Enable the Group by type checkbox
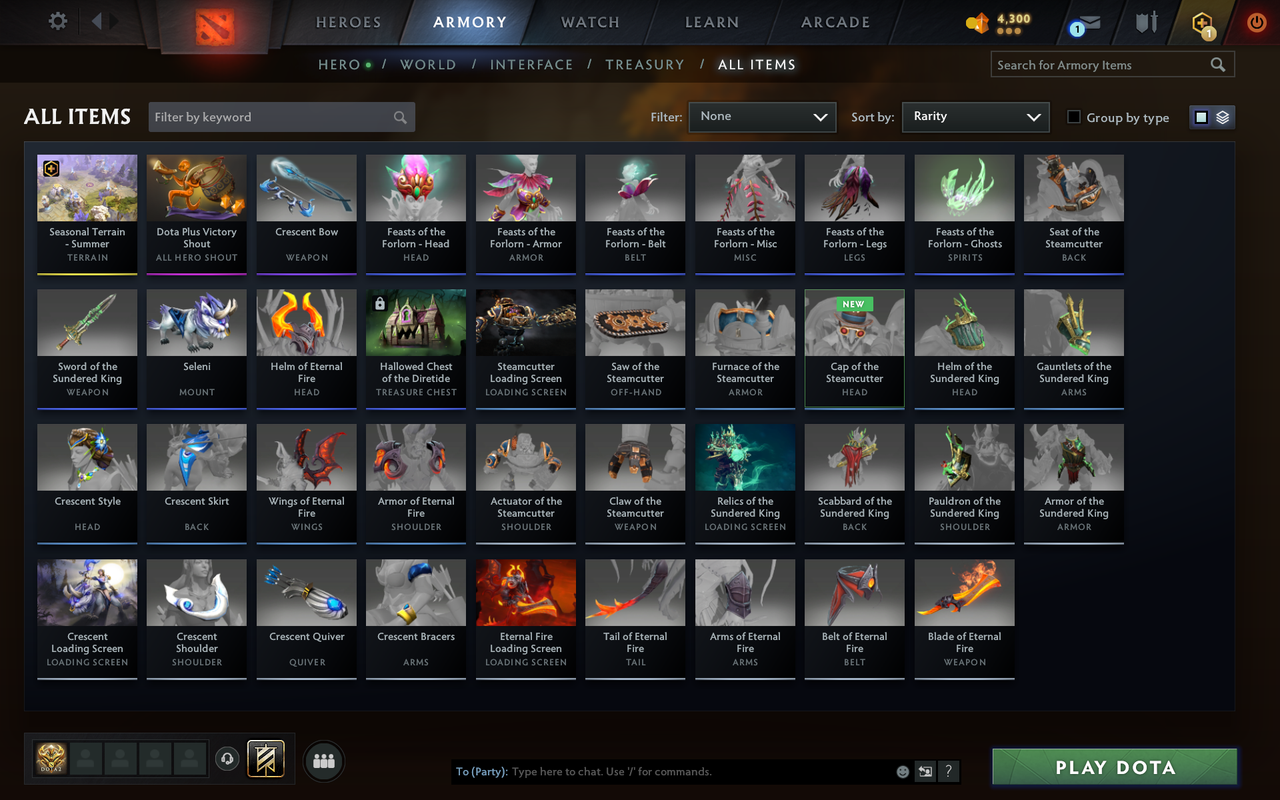The image size is (1280, 800). coord(1073,117)
